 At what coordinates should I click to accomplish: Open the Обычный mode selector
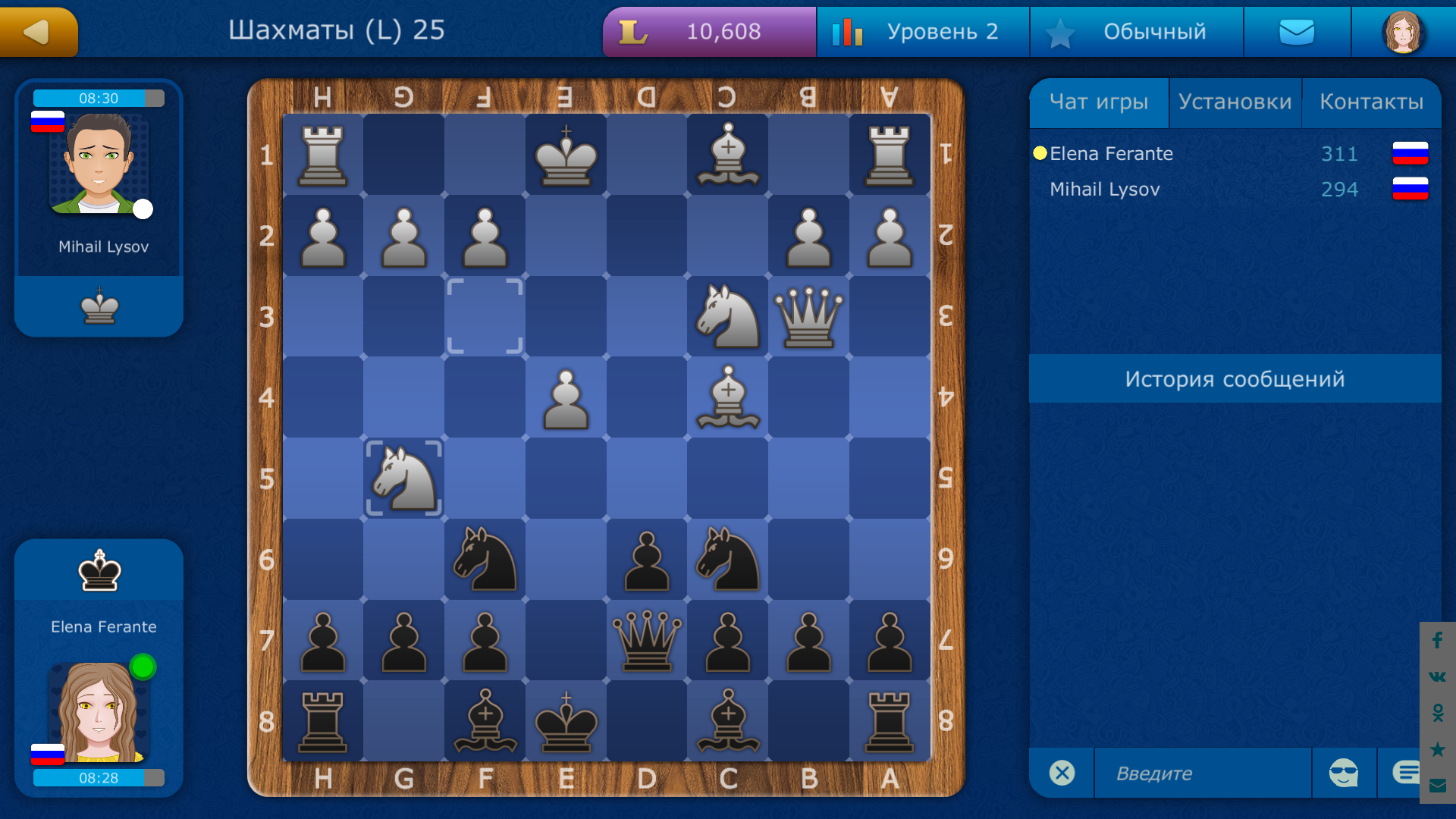click(x=1136, y=32)
